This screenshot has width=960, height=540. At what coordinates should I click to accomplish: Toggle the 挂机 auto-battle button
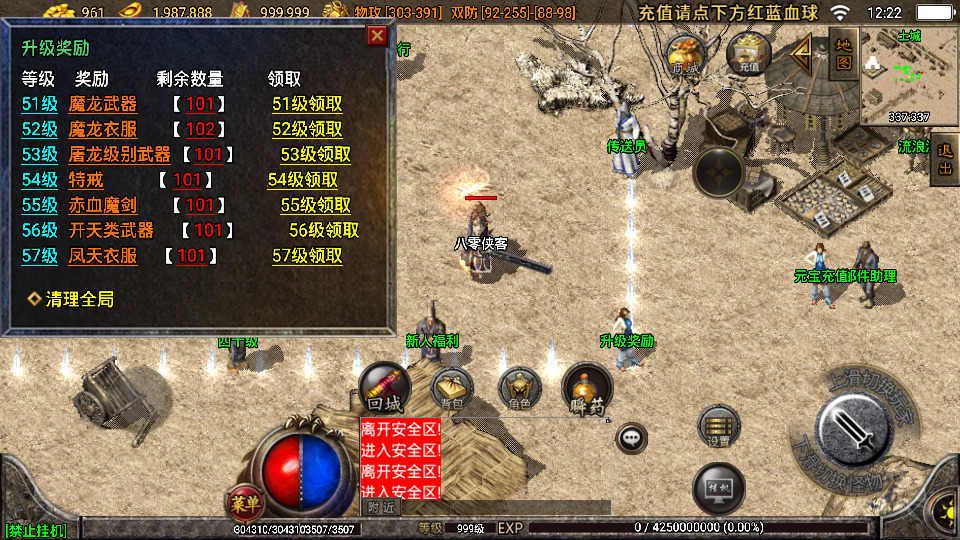coord(718,486)
